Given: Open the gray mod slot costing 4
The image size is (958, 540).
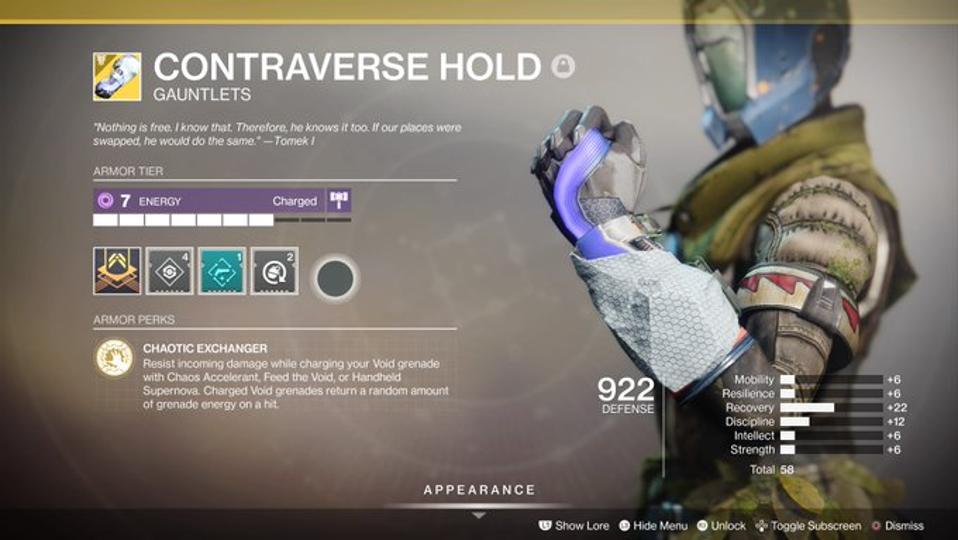Looking at the screenshot, I should point(170,271).
